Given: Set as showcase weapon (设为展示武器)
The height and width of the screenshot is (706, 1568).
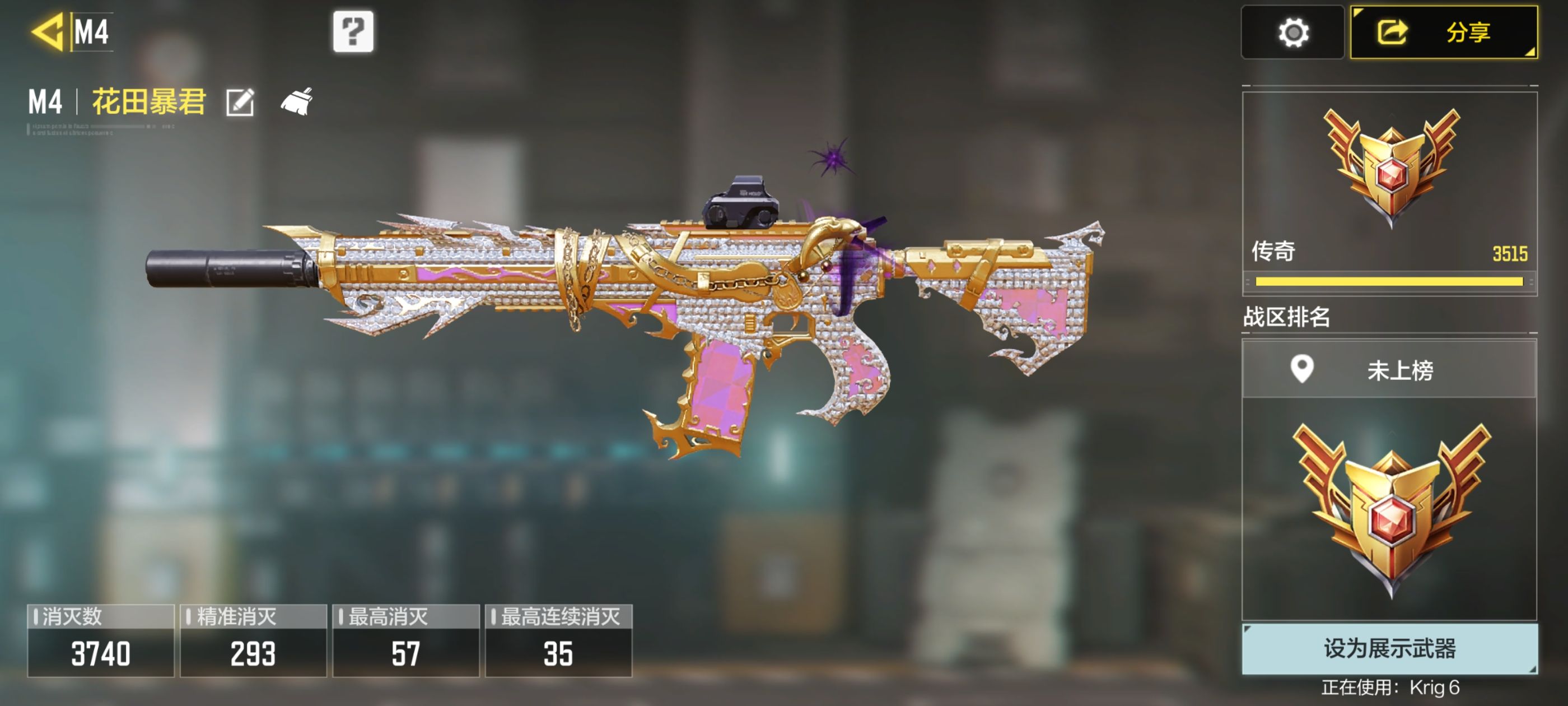Looking at the screenshot, I should click(1389, 648).
